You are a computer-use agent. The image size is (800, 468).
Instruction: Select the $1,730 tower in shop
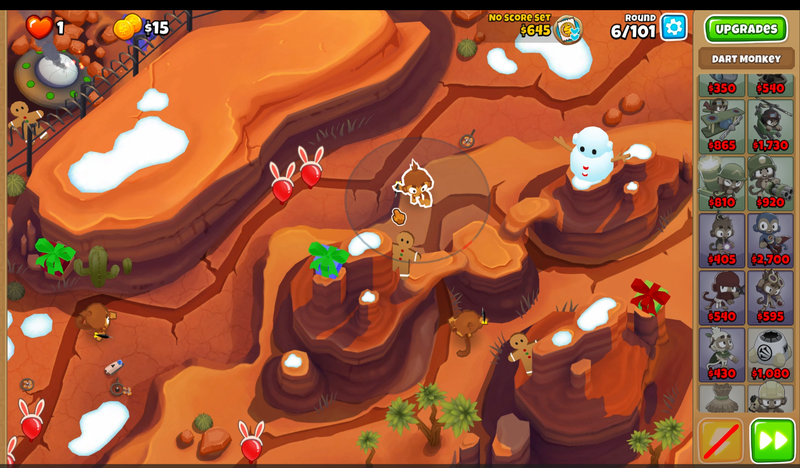pyautogui.click(x=770, y=125)
